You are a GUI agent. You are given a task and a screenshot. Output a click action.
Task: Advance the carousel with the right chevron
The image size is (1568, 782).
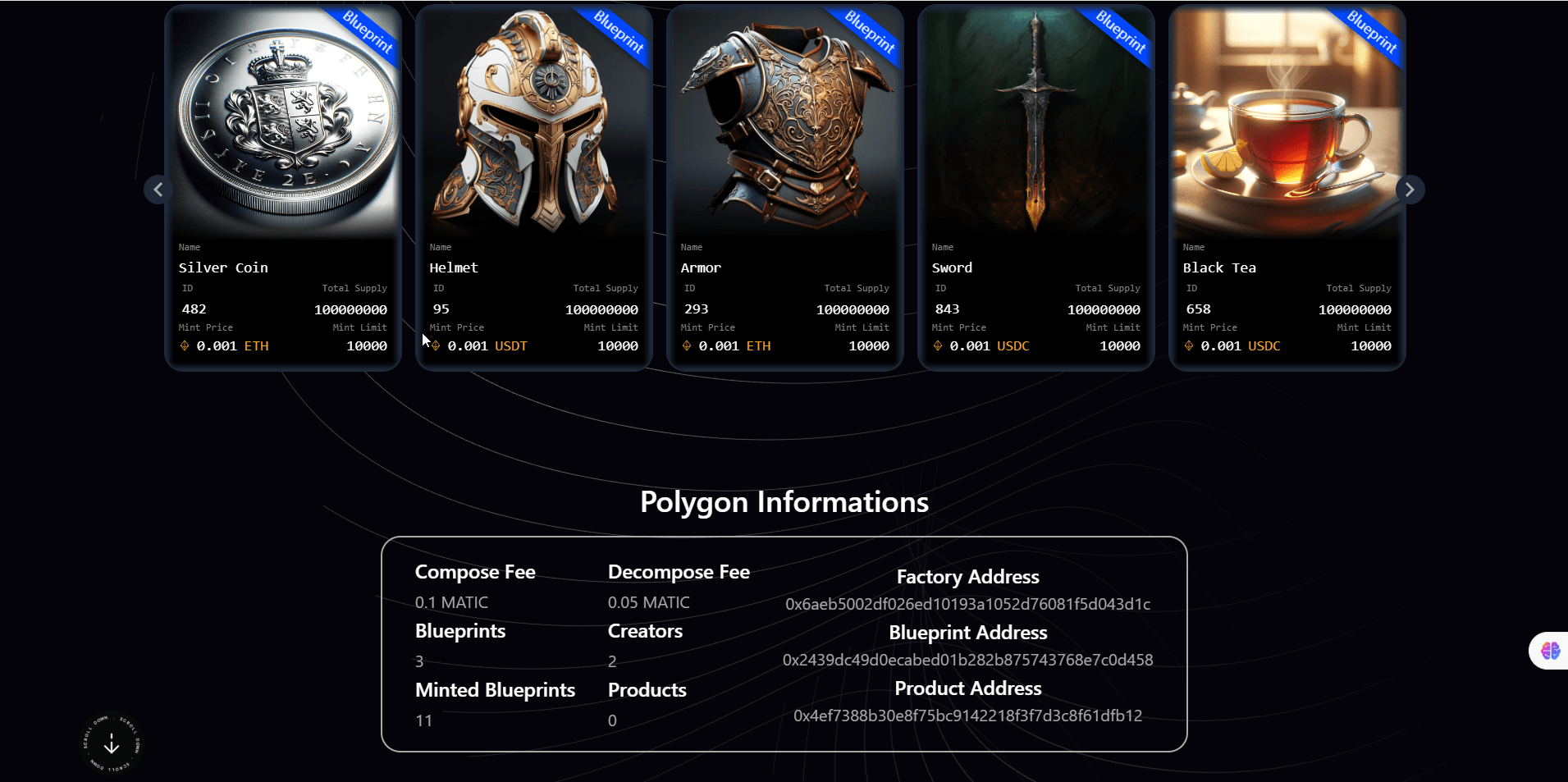[1410, 189]
